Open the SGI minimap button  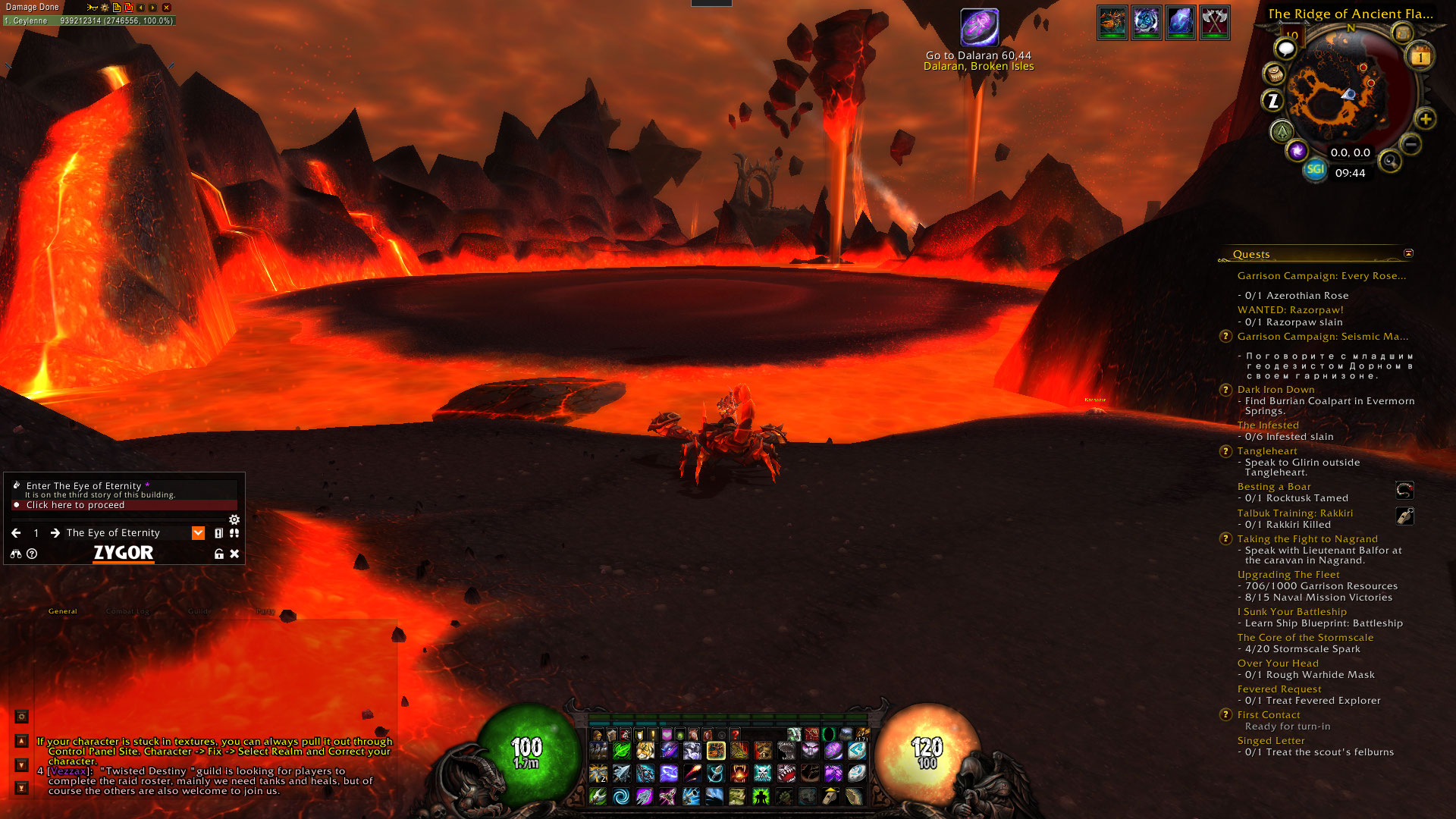click(x=1315, y=169)
